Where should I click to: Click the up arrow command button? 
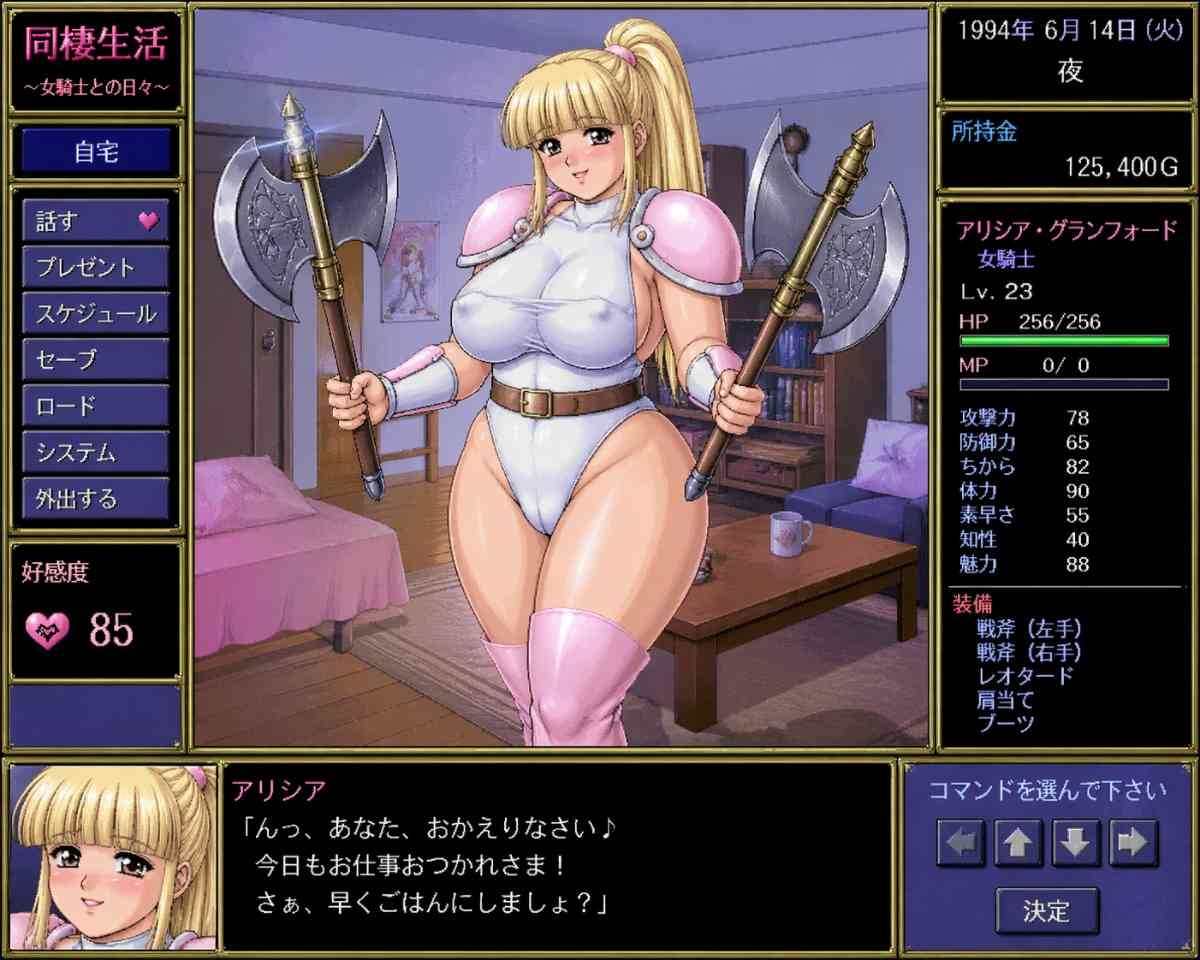click(x=1018, y=843)
